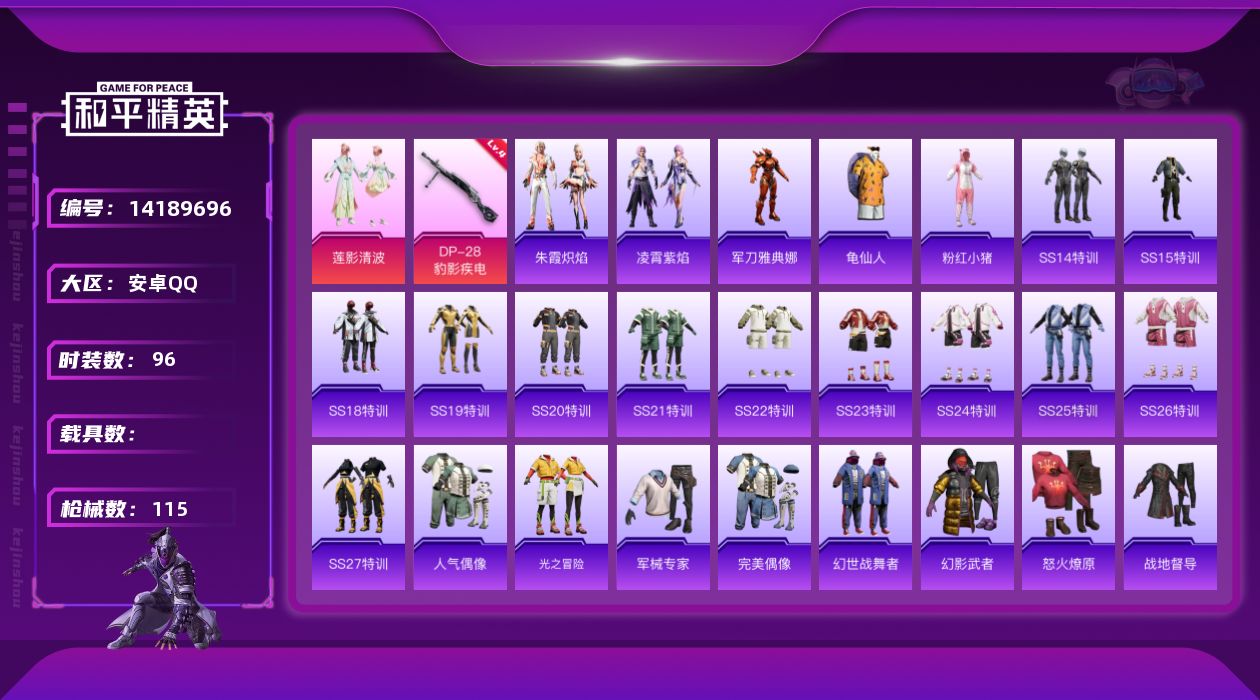Pick the 怒火燎原 red hoodie set

[1068, 516]
